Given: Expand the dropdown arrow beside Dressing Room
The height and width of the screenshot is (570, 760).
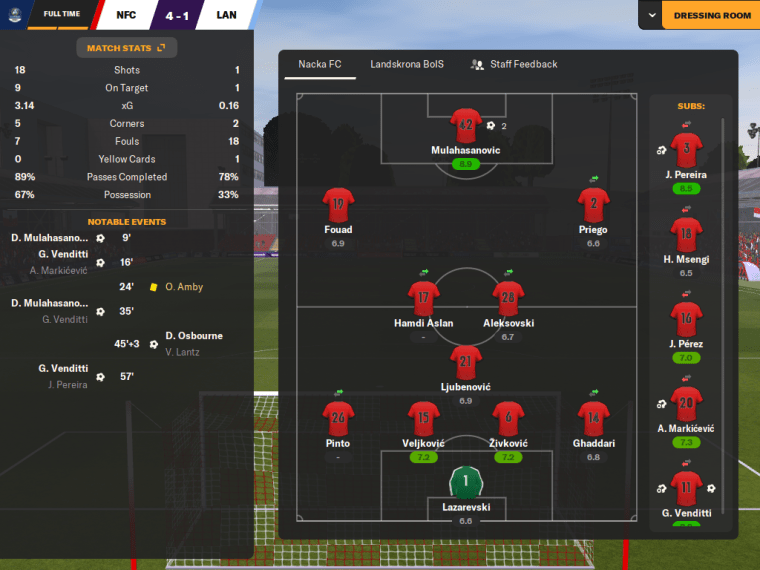Looking at the screenshot, I should [x=651, y=16].
